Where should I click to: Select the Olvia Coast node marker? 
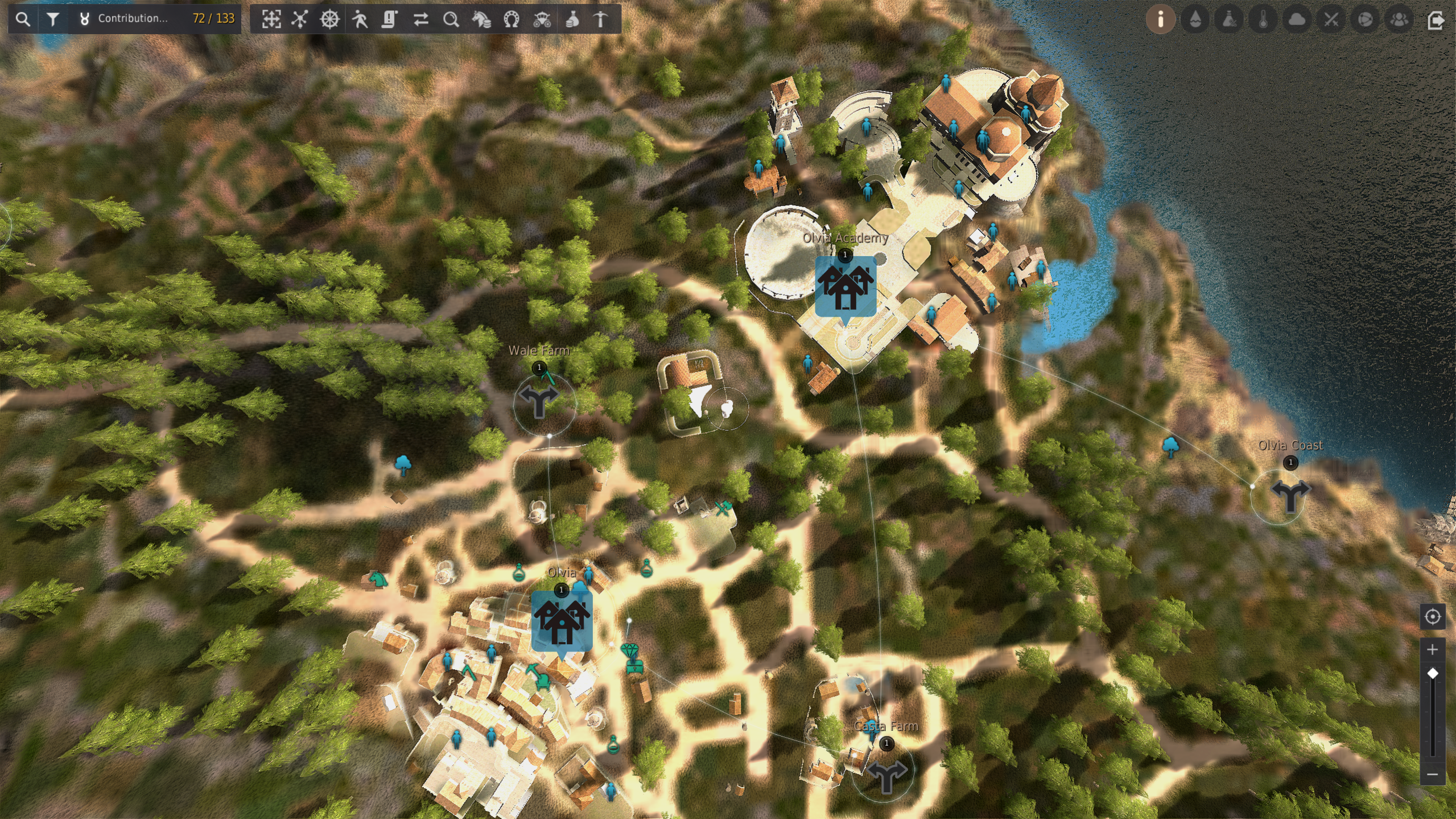pos(1290,494)
